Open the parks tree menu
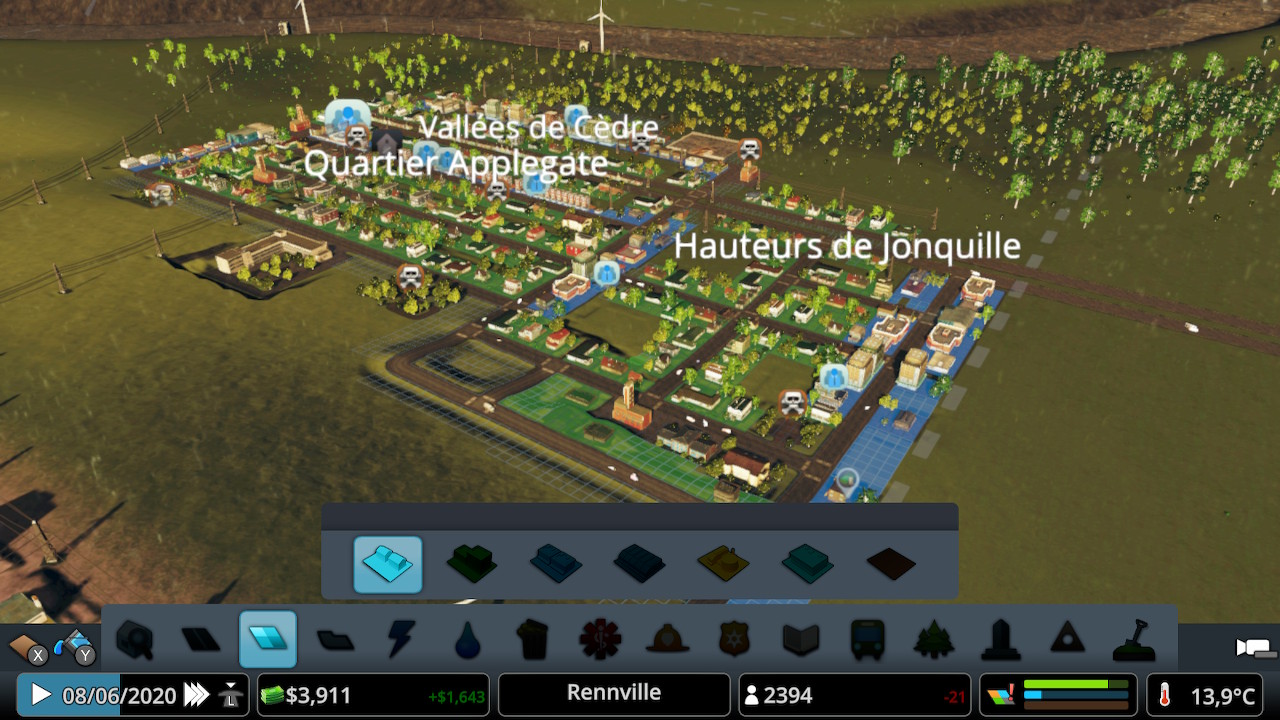 [x=933, y=639]
